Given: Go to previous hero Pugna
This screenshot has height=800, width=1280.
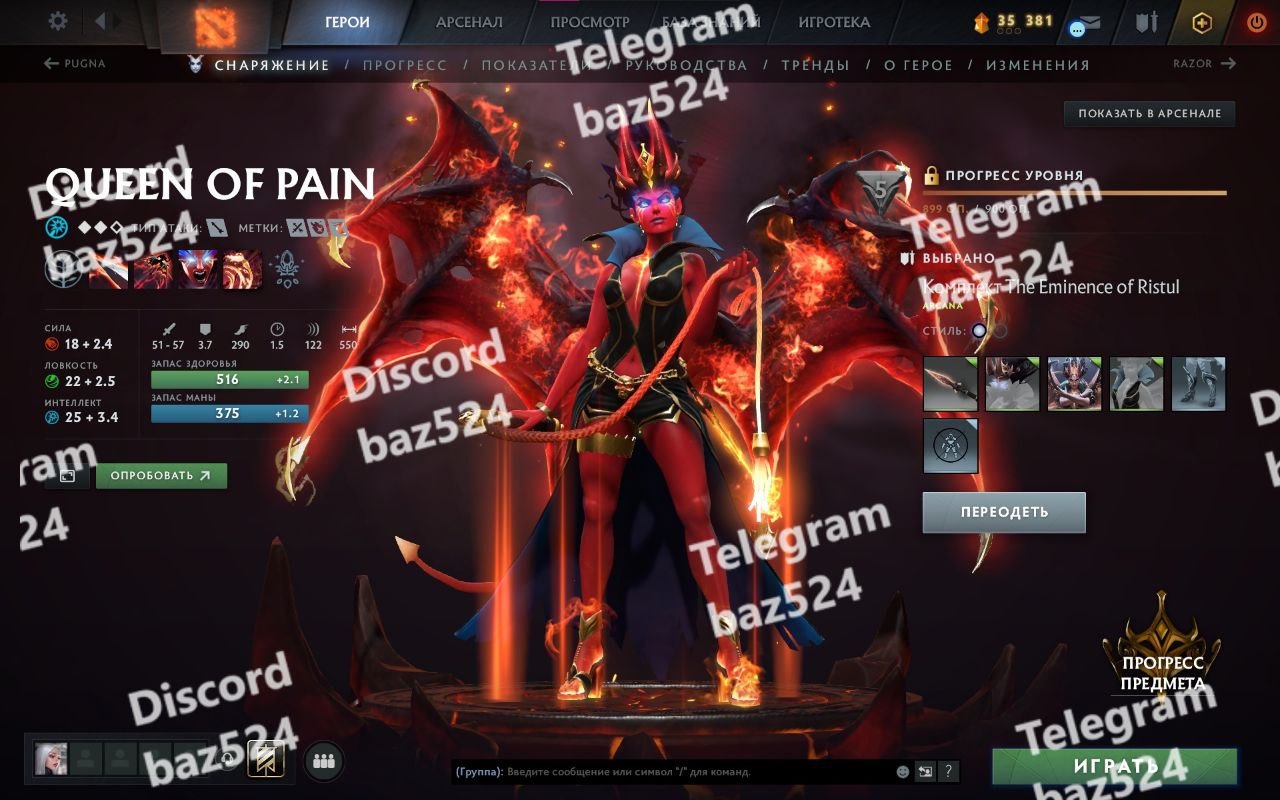Looking at the screenshot, I should click(x=75, y=64).
